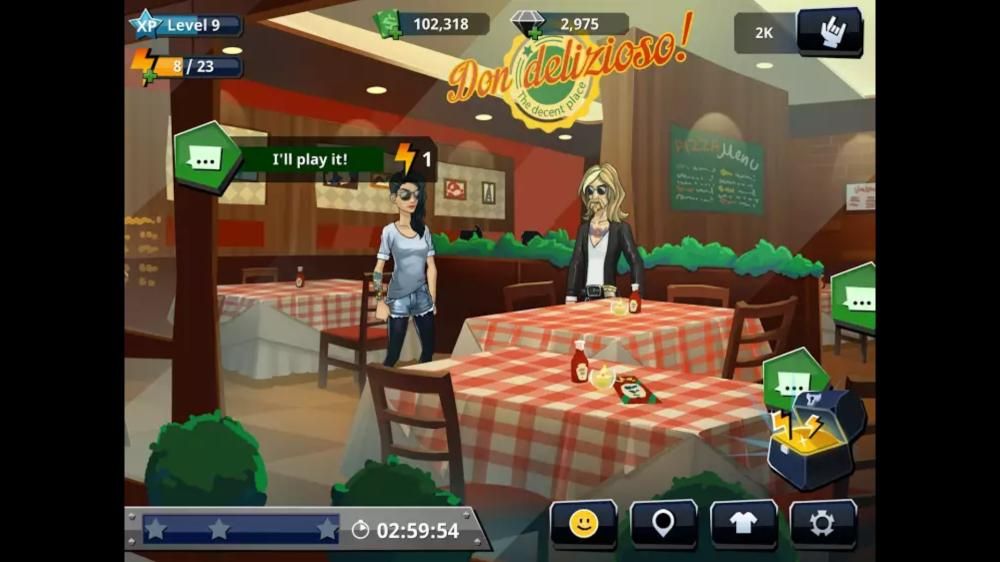The image size is (1000, 562).
Task: Open the 2K rock hand fans button
Action: point(828,32)
